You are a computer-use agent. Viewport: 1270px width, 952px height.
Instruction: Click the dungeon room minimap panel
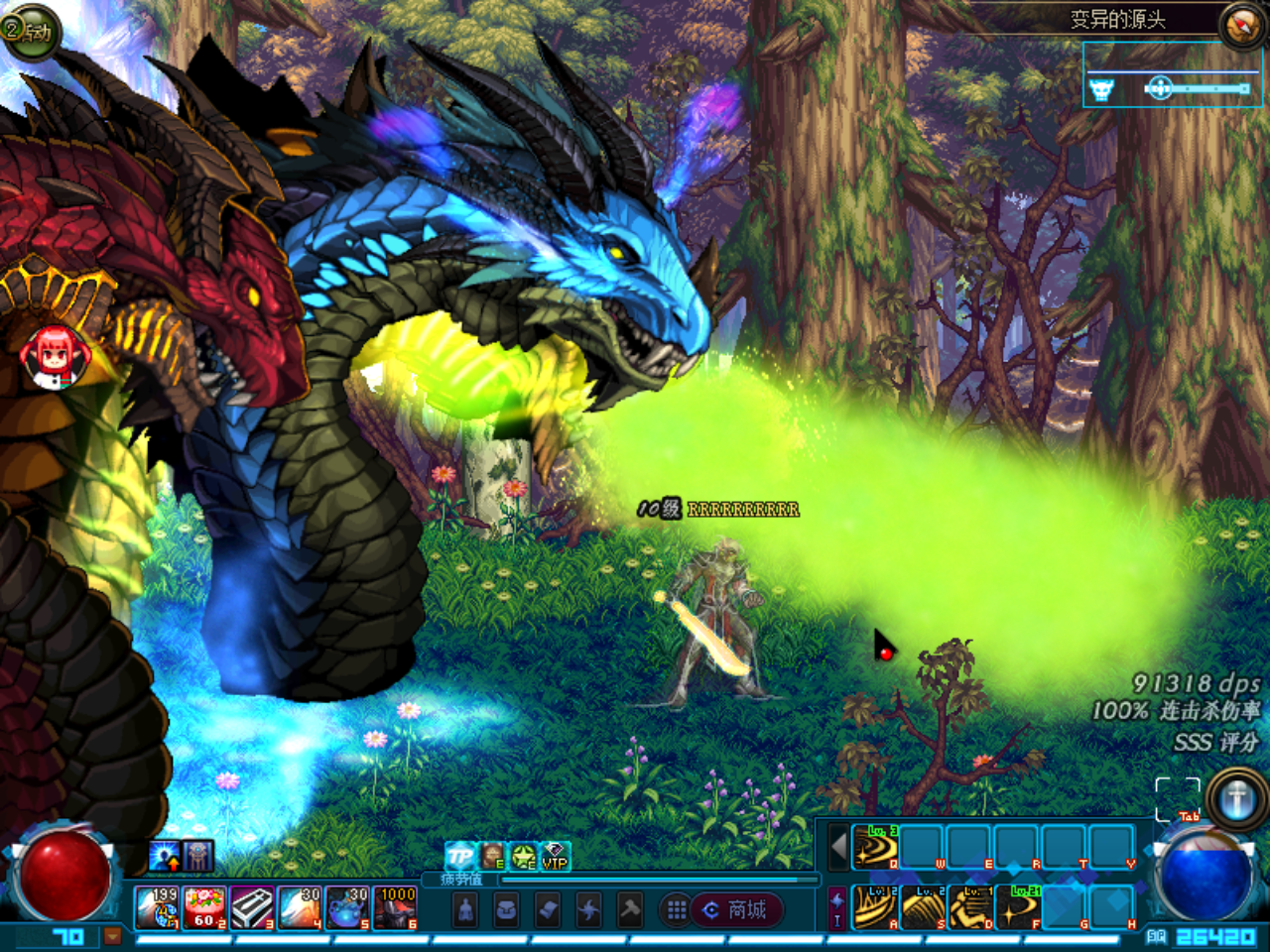pos(1171,74)
